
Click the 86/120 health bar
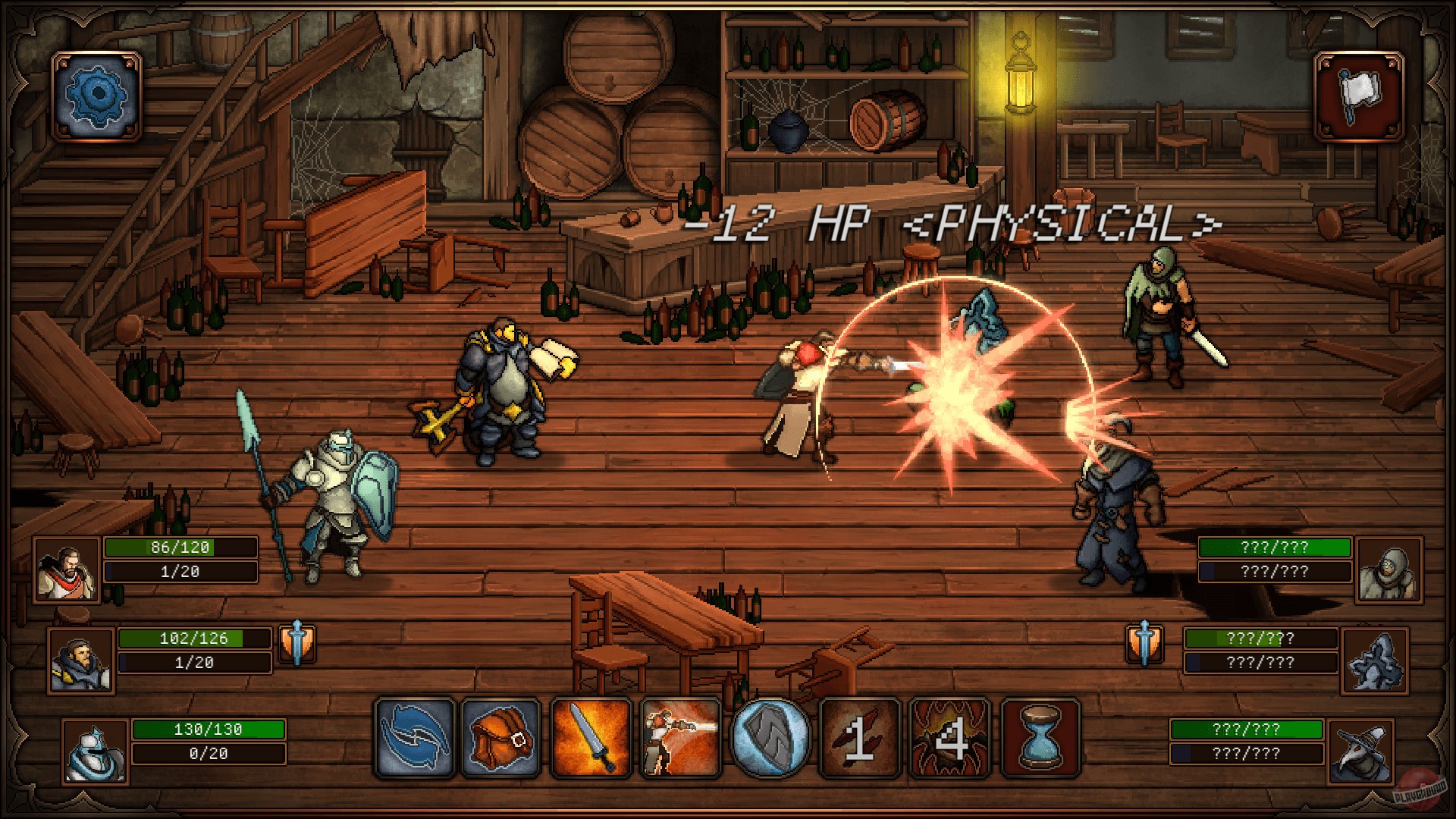(180, 548)
